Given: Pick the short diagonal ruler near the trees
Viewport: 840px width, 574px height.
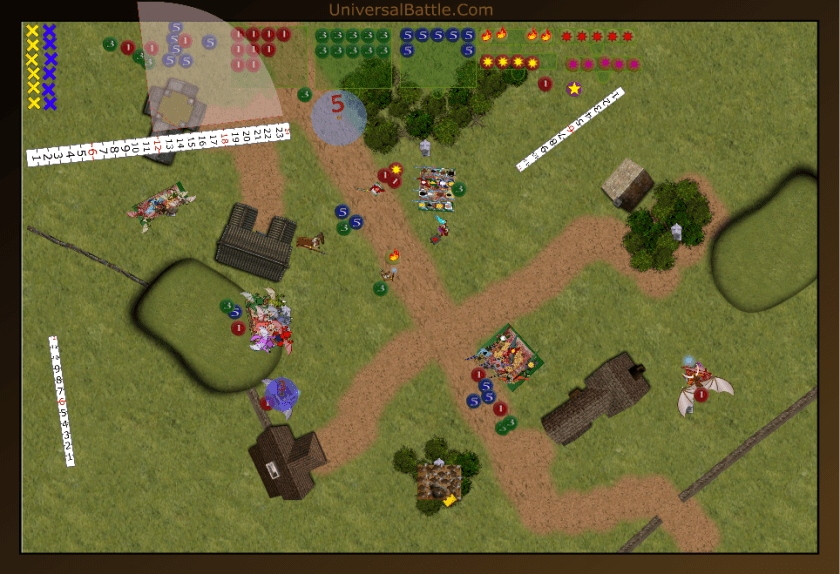Looking at the screenshot, I should (570, 130).
